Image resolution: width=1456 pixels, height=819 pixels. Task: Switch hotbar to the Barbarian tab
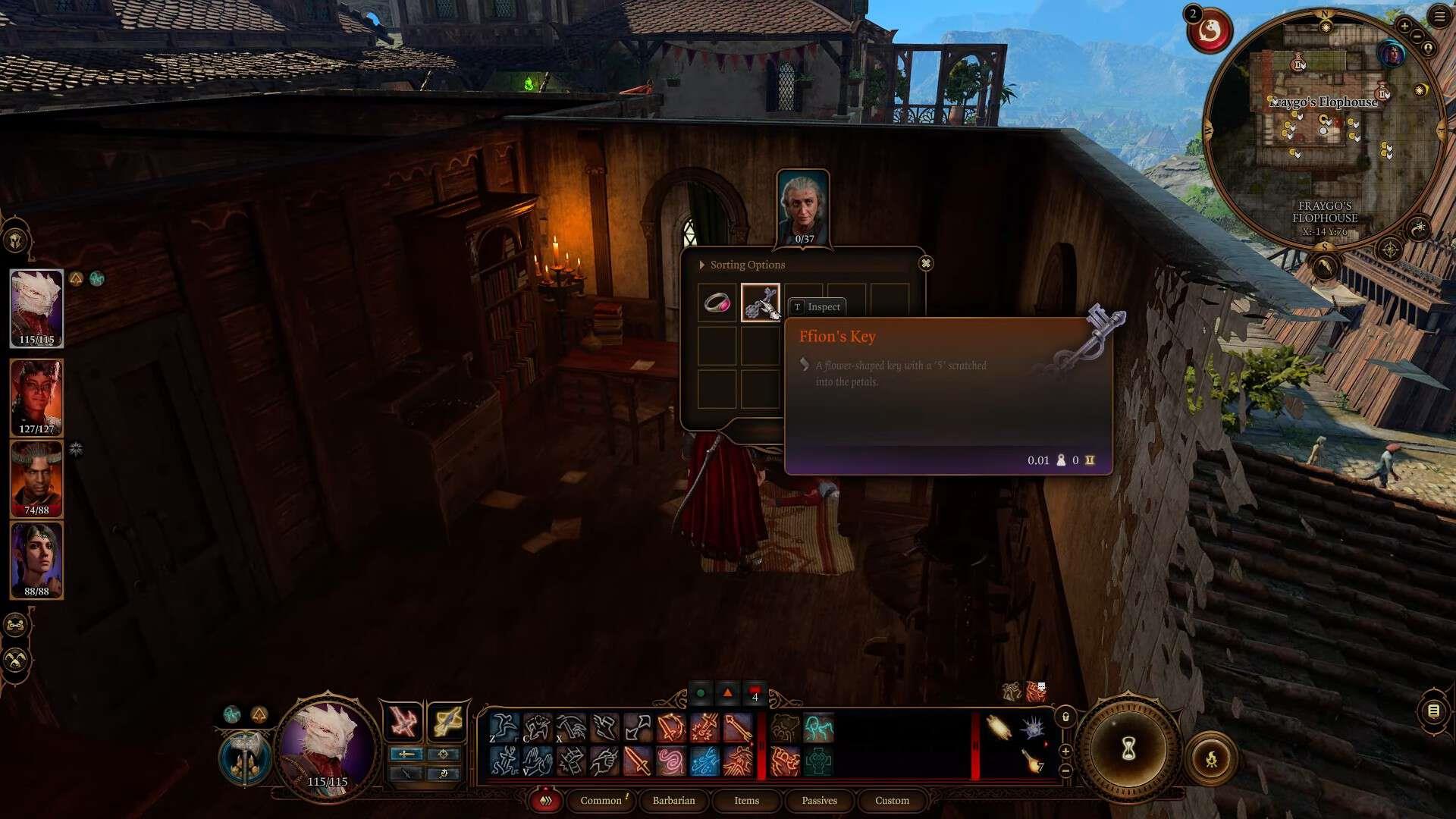673,800
